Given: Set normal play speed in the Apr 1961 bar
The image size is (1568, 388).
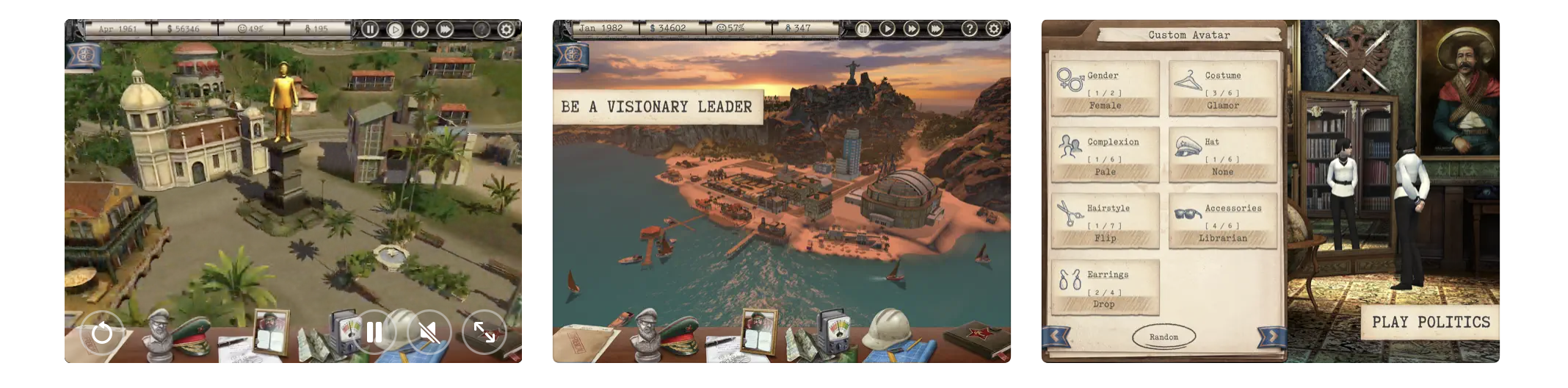Looking at the screenshot, I should (395, 29).
